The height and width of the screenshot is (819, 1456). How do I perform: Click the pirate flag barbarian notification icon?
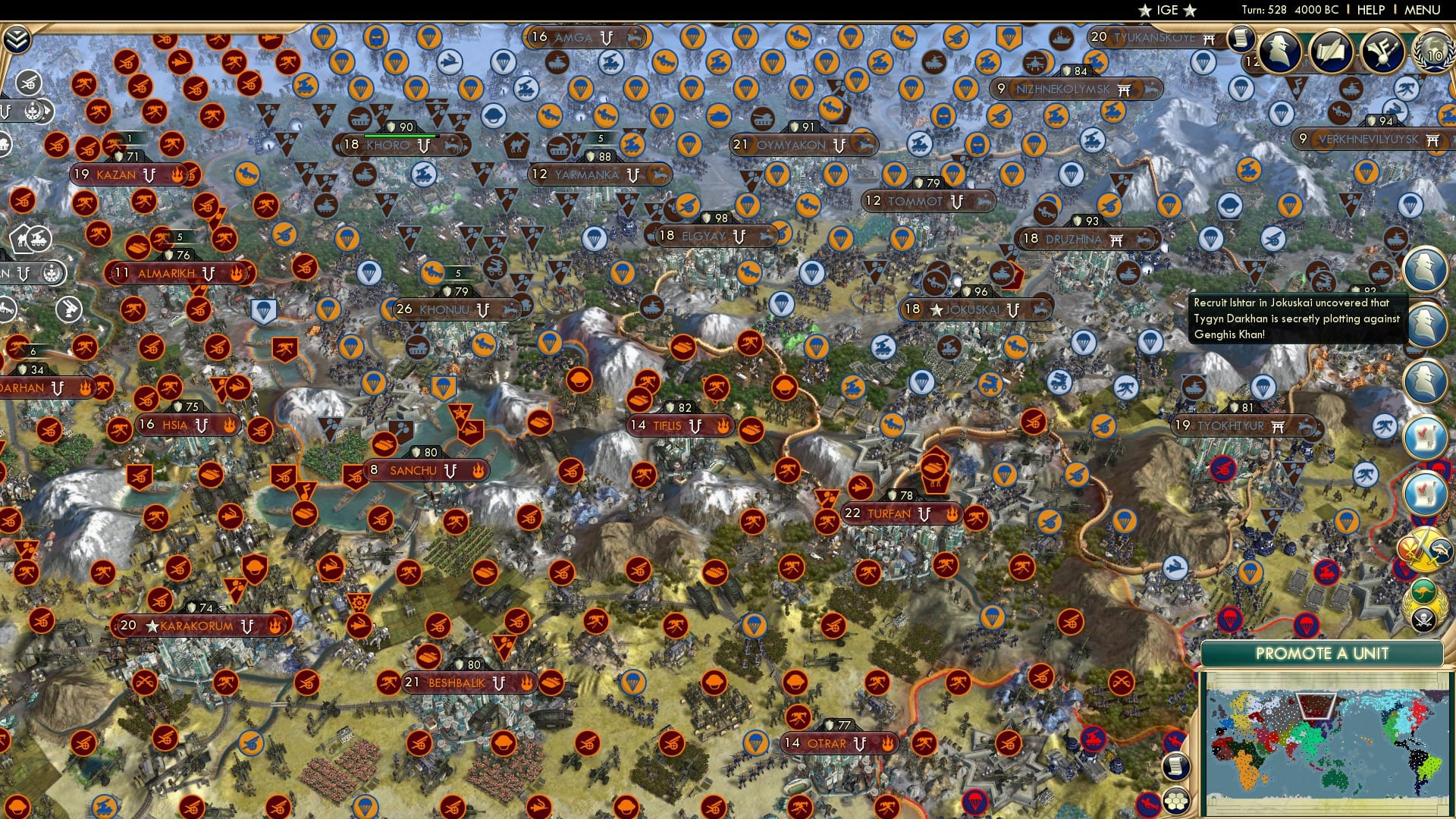1425,617
